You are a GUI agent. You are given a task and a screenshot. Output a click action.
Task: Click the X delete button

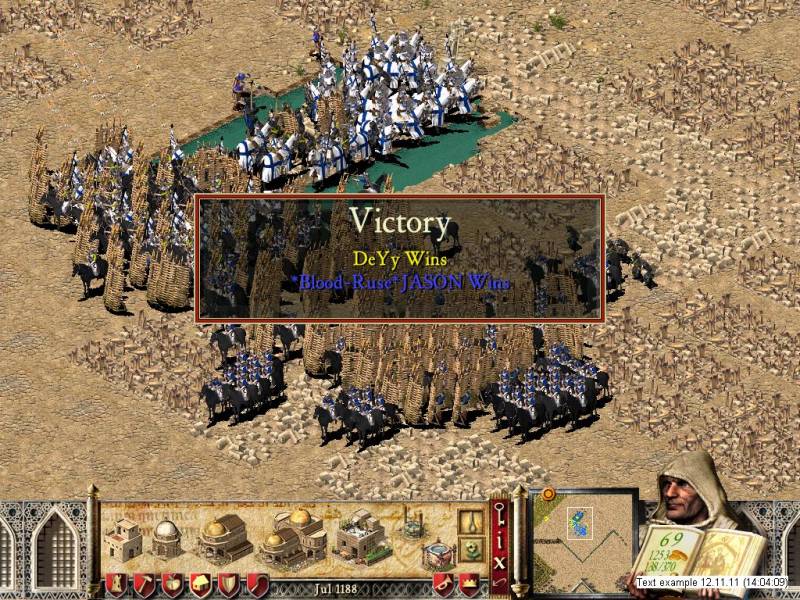coord(500,562)
